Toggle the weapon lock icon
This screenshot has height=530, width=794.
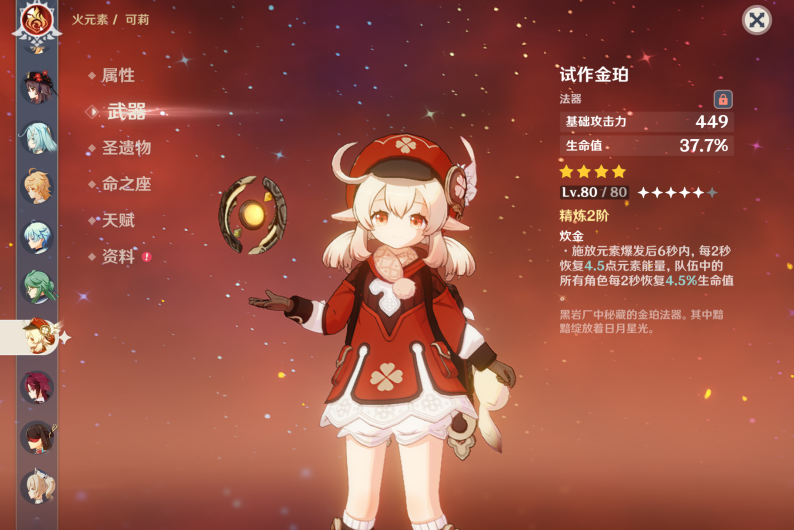[722, 99]
